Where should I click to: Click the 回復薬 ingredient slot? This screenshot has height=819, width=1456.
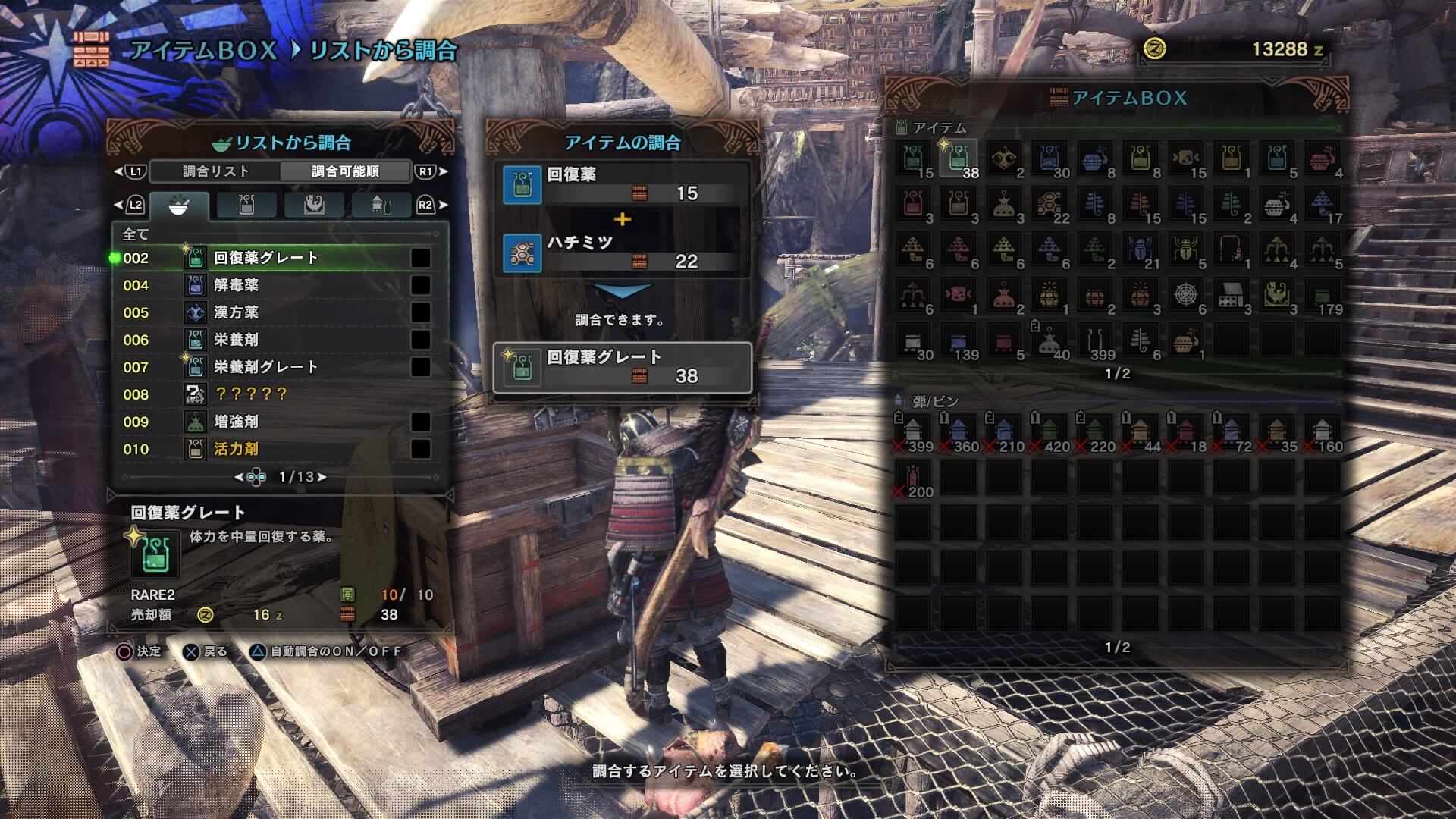(x=622, y=184)
